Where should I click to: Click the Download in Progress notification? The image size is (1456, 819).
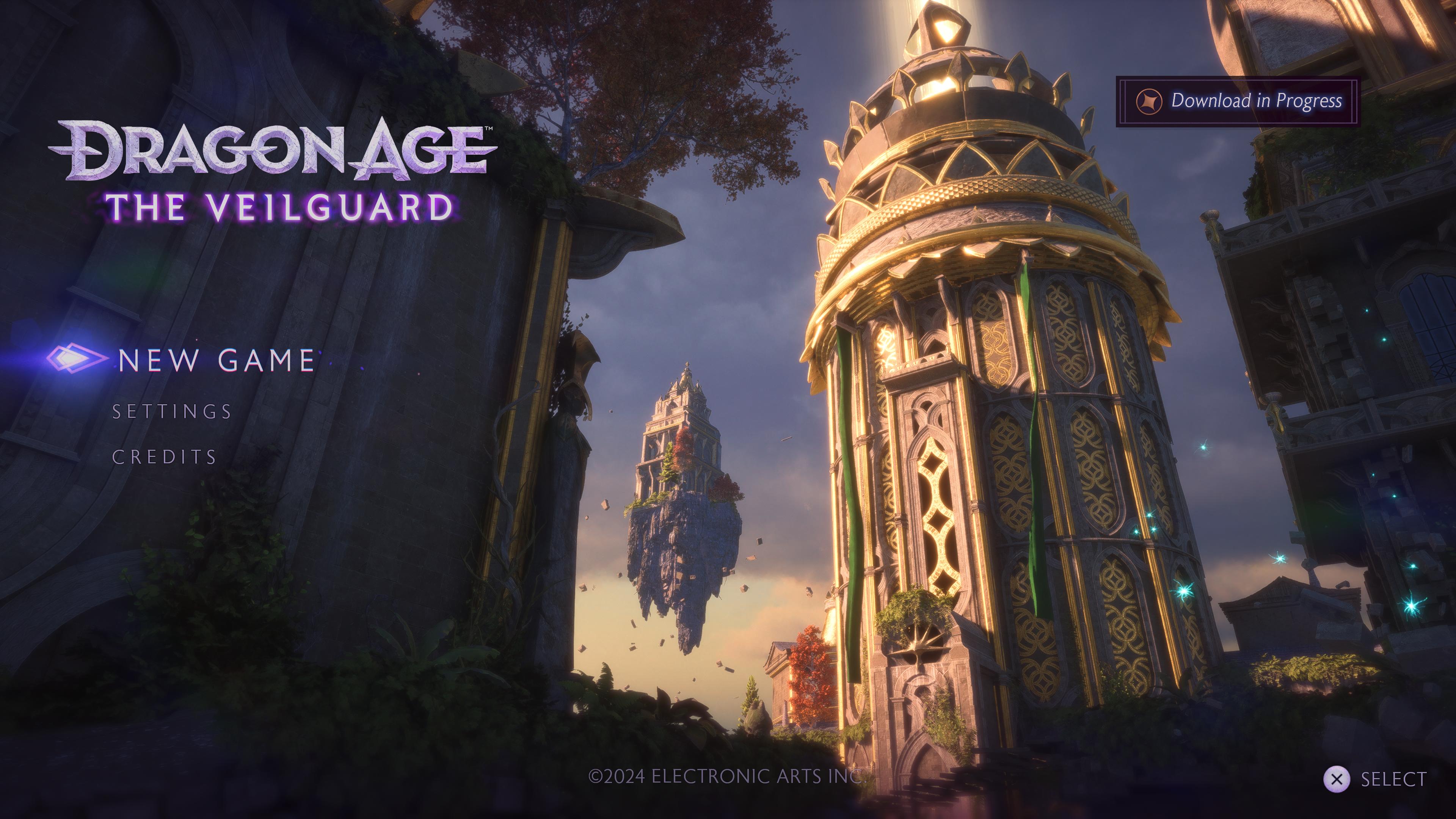[1238, 101]
